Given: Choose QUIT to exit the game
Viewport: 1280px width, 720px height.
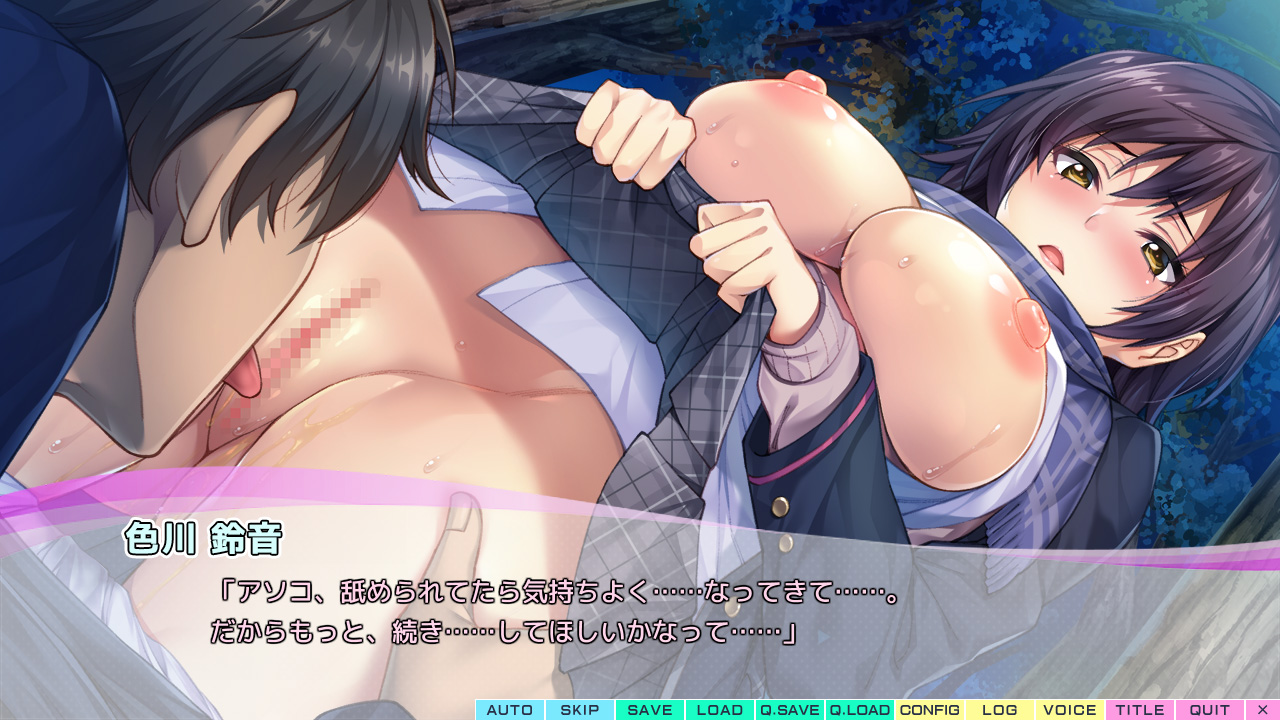Looking at the screenshot, I should pyautogui.click(x=1210, y=710).
